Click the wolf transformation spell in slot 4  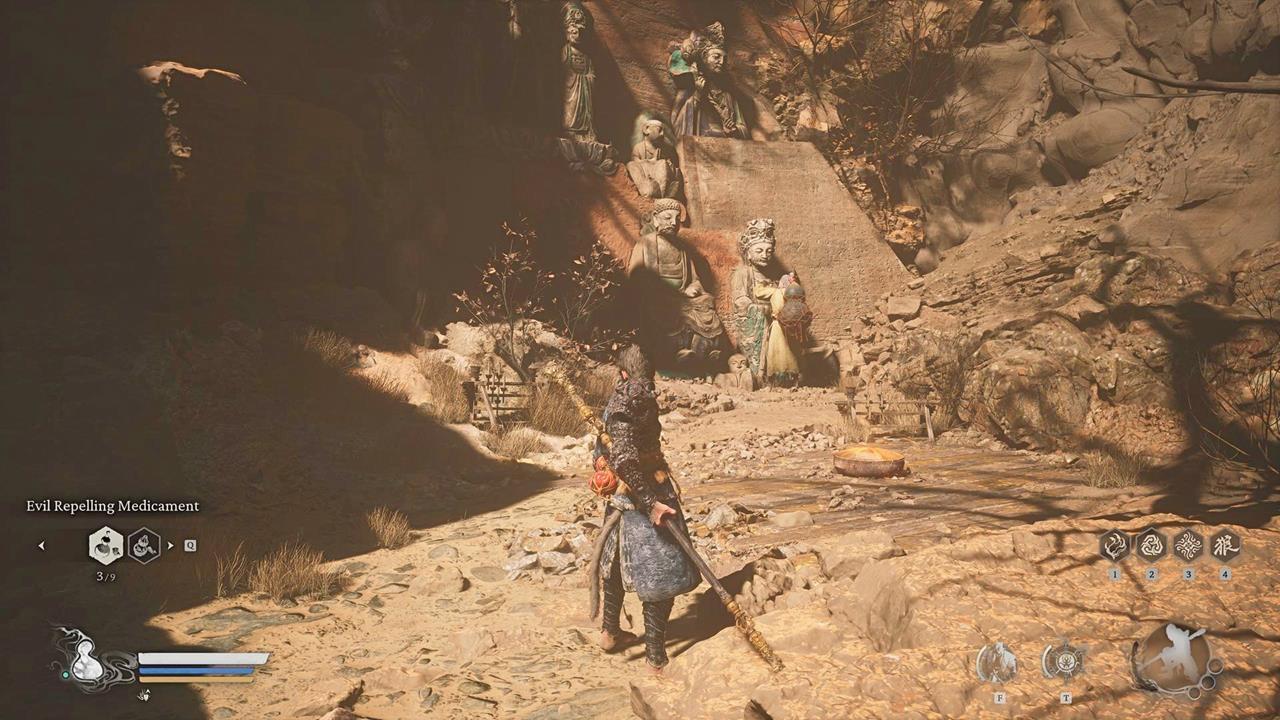point(1225,546)
